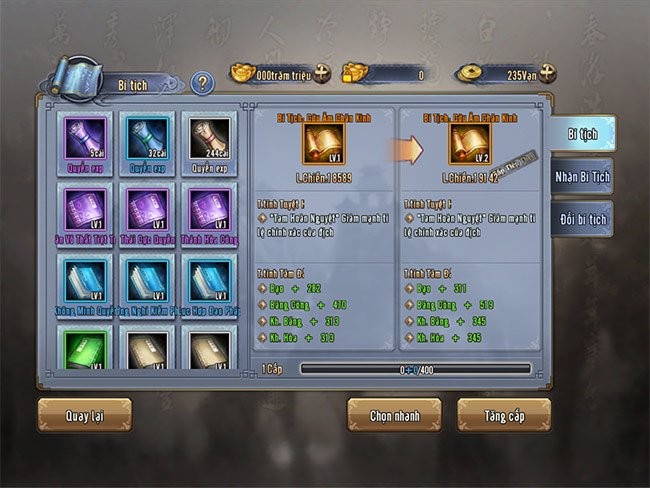The image size is (650, 488).
Task: Use Chọn nhanh quick select
Action: click(x=393, y=414)
